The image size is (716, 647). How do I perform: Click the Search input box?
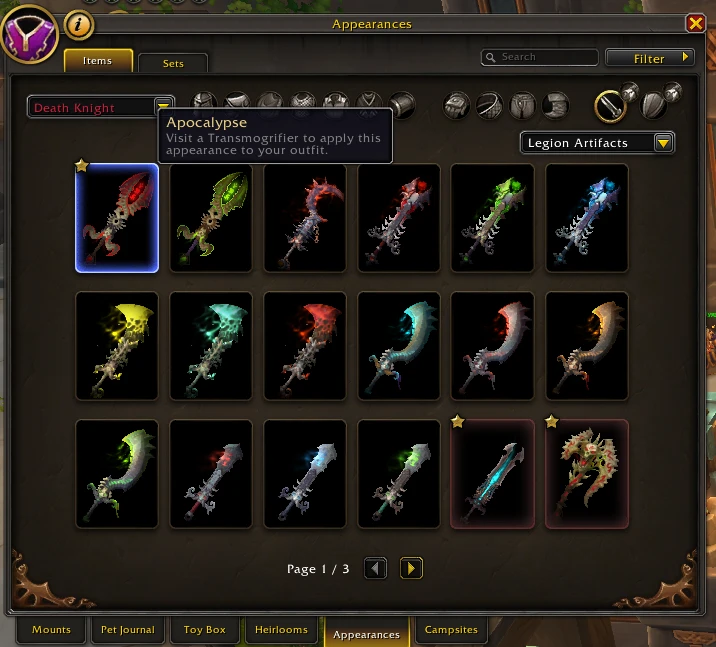[x=540, y=58]
